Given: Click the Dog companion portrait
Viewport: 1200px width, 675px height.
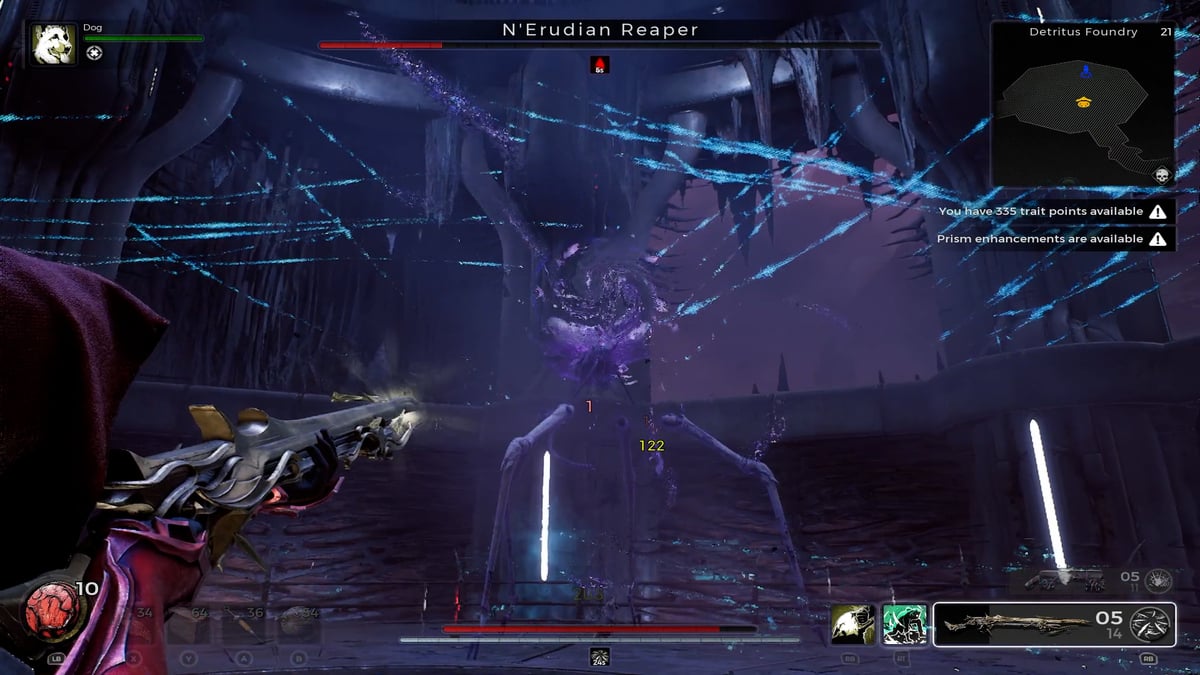Looking at the screenshot, I should tap(53, 45).
